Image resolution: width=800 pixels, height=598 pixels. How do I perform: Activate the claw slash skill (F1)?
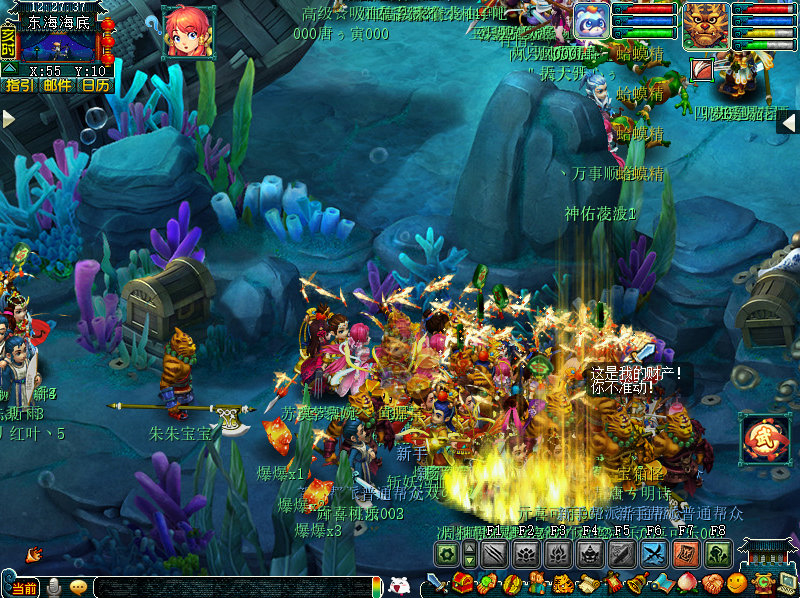coord(495,555)
